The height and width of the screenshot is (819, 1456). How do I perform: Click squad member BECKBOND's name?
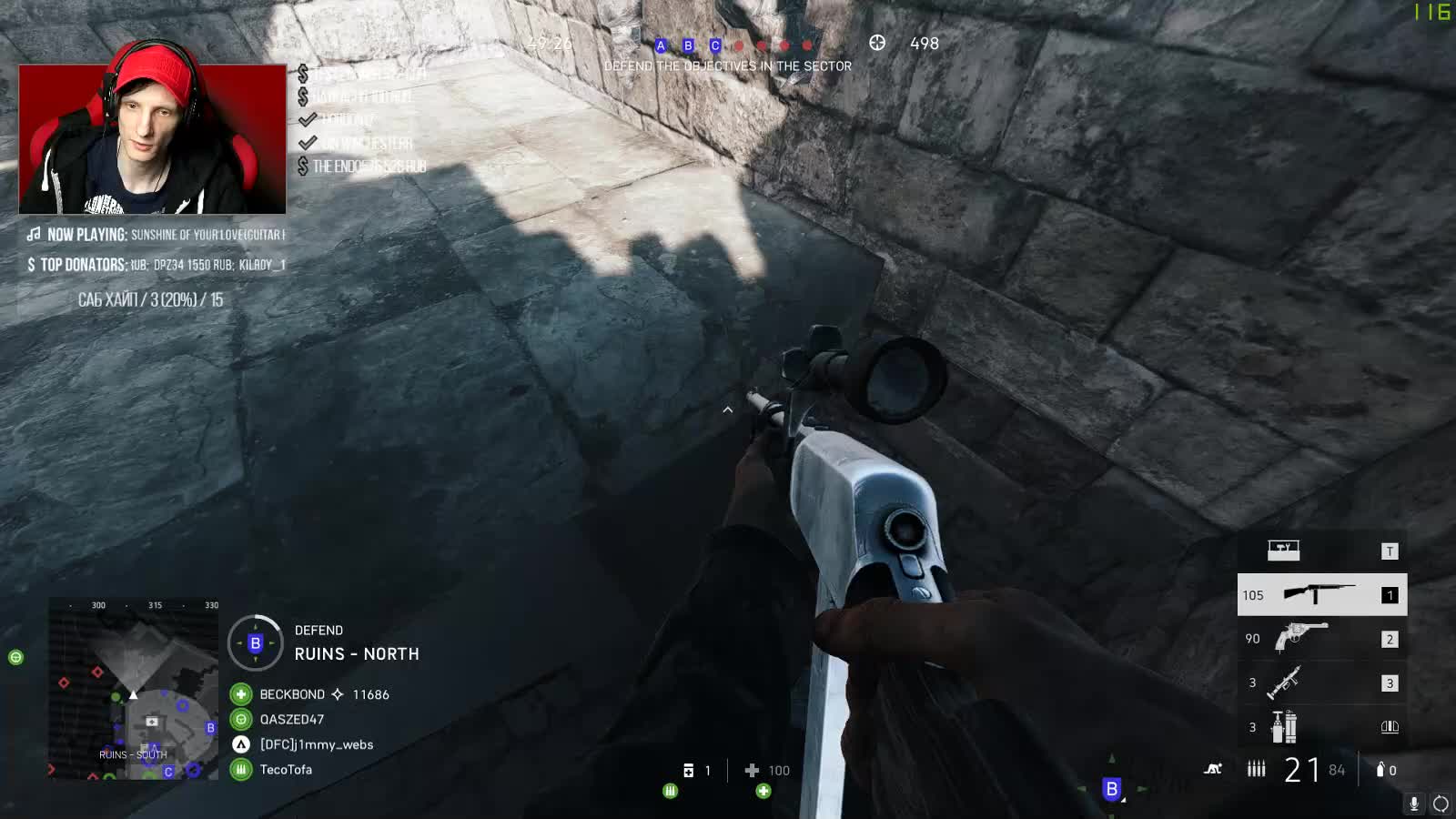click(x=292, y=694)
